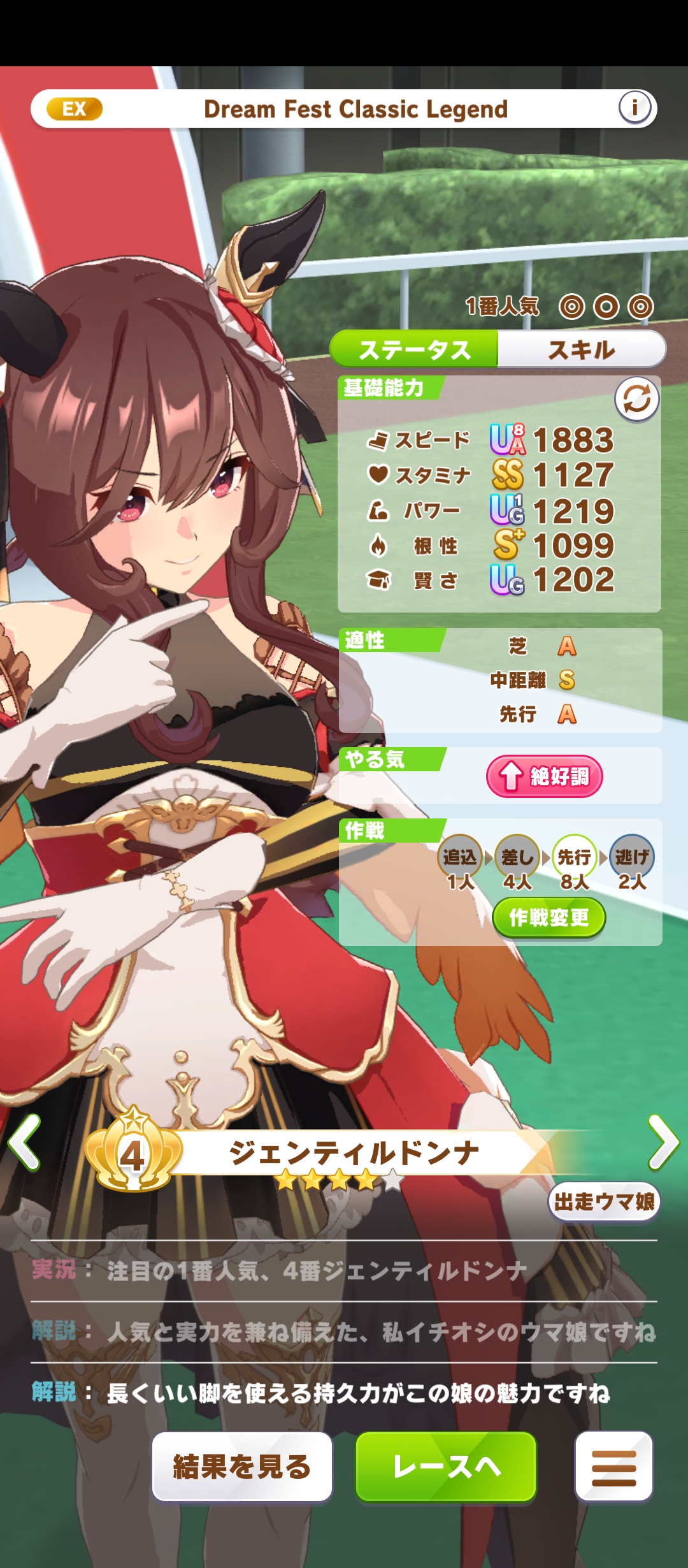The height and width of the screenshot is (1568, 688).
Task: Choose 結果を見る to skip to results
Action: (x=241, y=1467)
